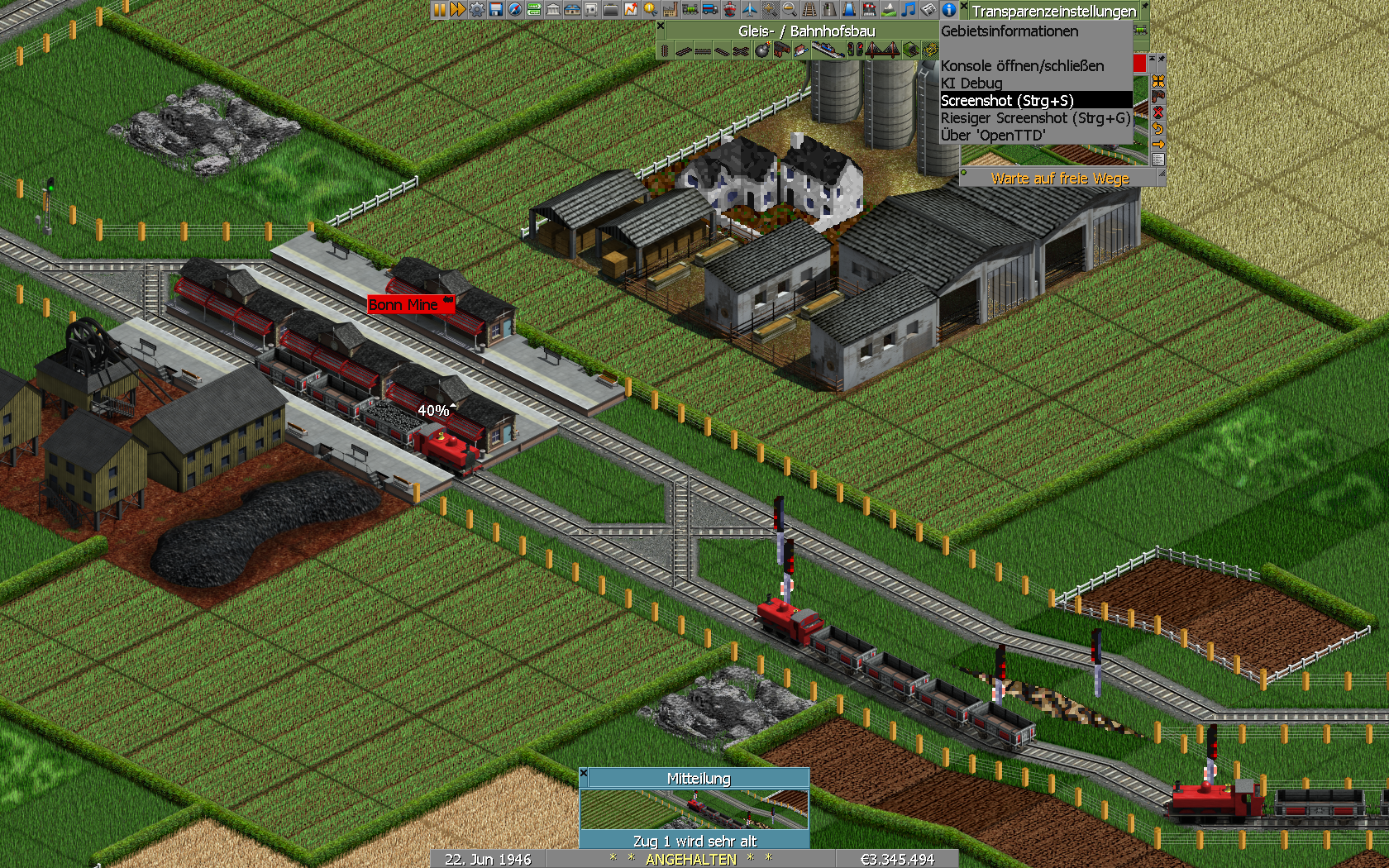Image resolution: width=1389 pixels, height=868 pixels.
Task: Click the Warte auf freie Wege status bar
Action: tap(1060, 179)
